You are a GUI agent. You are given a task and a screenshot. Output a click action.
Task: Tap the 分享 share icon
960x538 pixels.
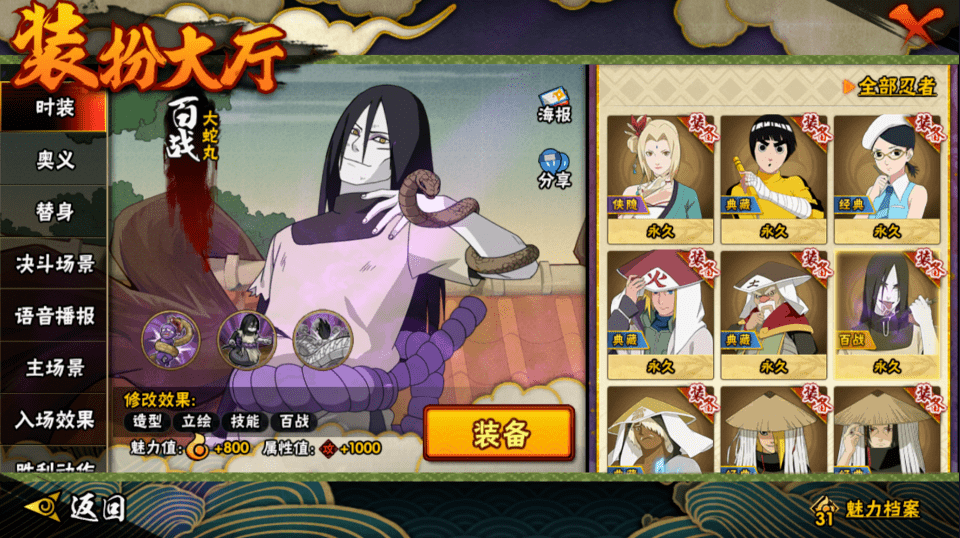tap(554, 168)
